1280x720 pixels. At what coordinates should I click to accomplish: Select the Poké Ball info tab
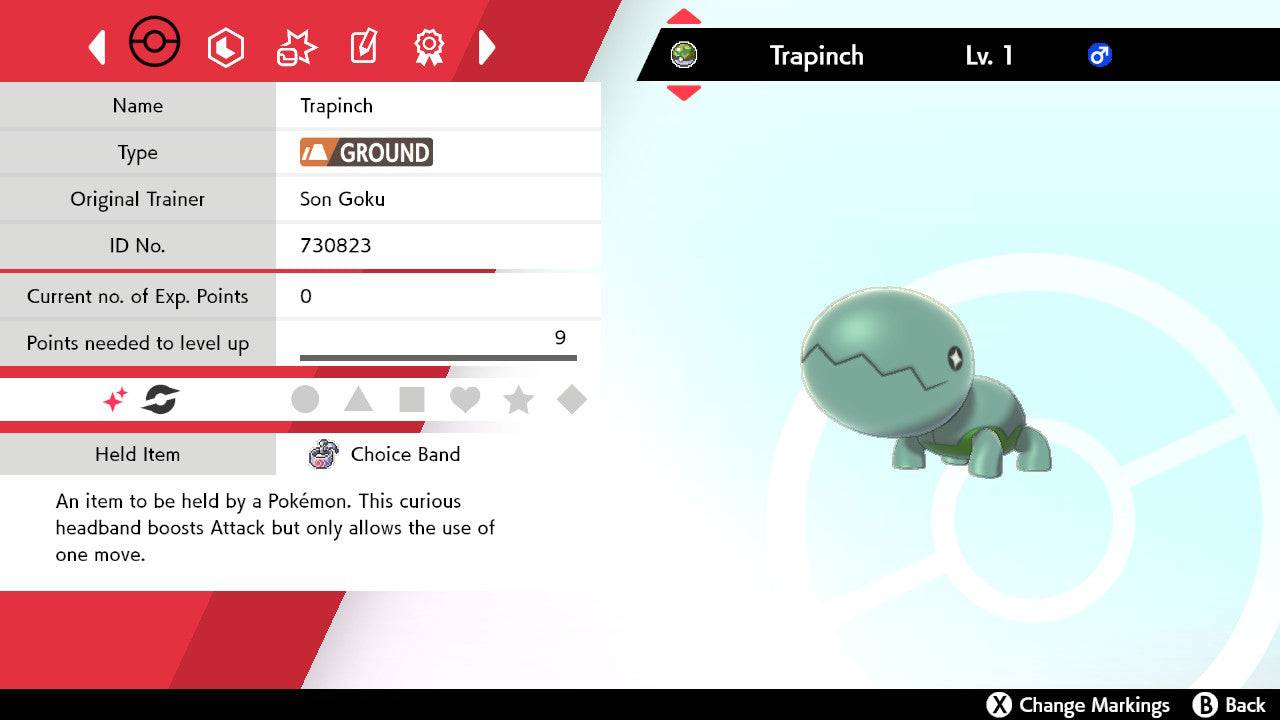(x=155, y=44)
